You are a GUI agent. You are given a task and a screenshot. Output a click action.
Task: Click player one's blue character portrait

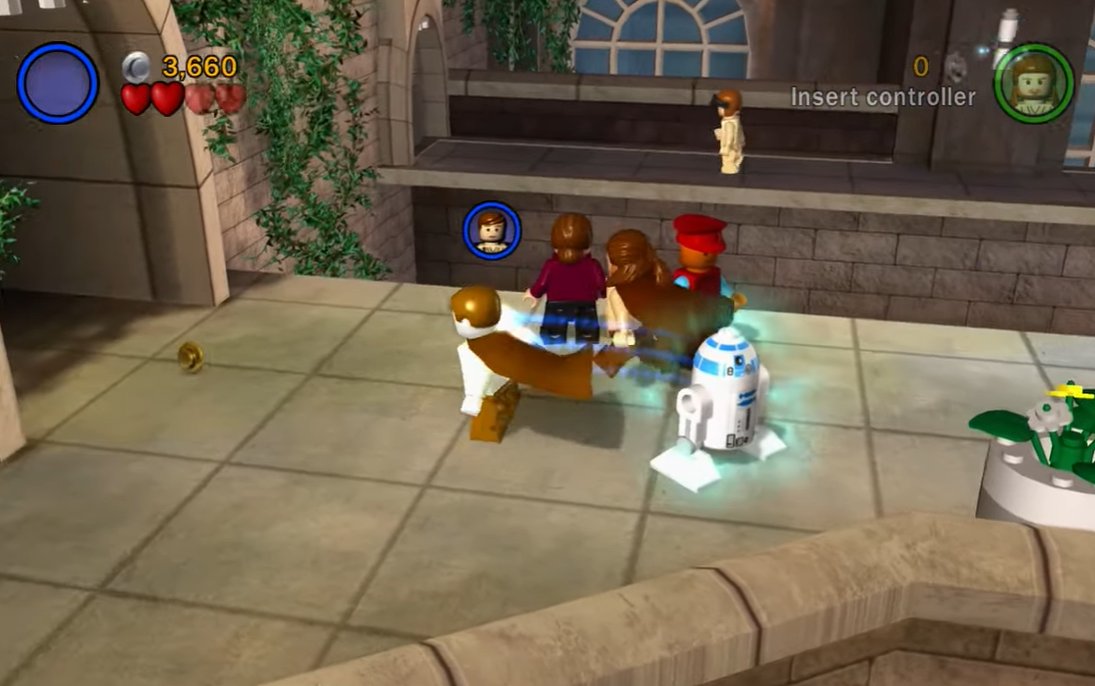pyautogui.click(x=58, y=83)
